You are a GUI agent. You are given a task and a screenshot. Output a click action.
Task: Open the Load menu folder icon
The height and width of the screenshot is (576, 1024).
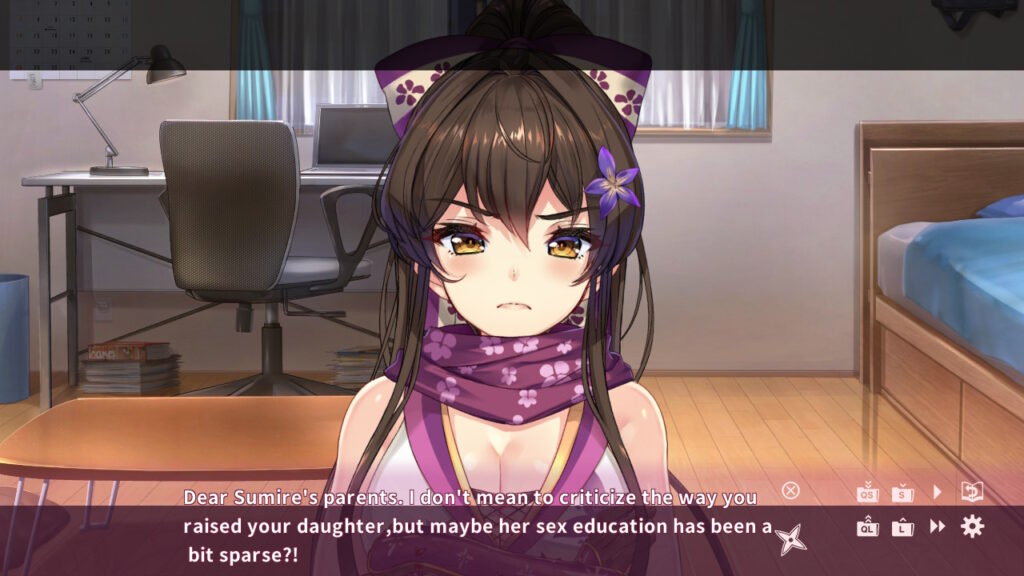tap(903, 526)
